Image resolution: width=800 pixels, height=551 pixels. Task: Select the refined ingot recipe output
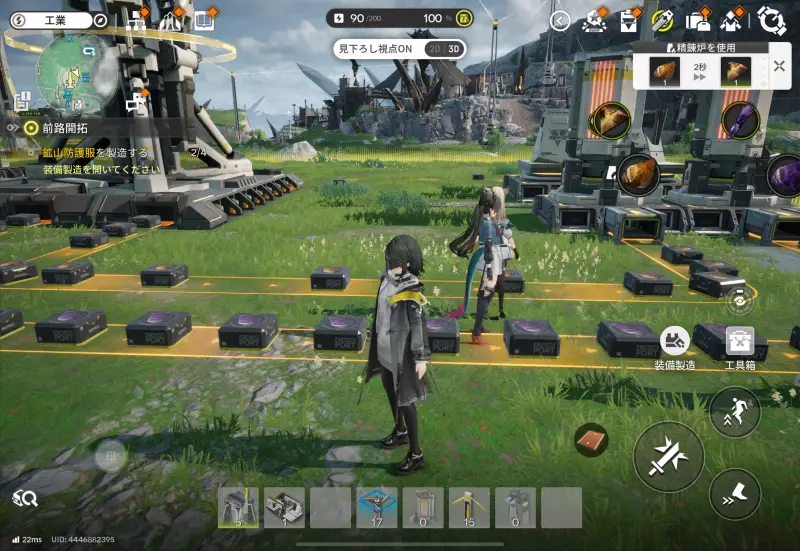click(x=736, y=71)
